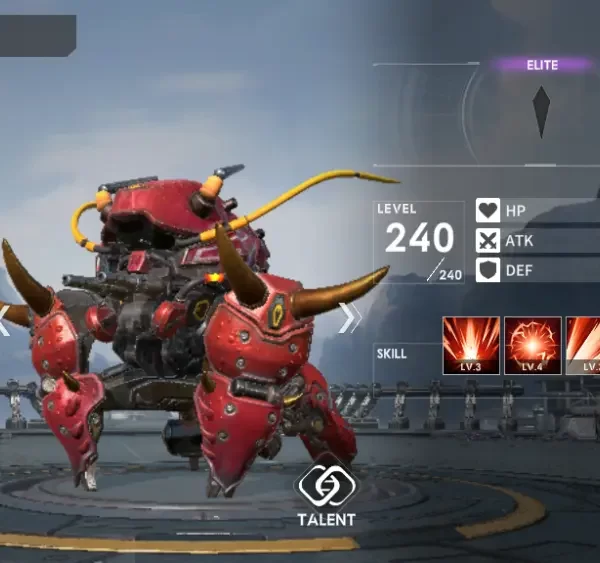
Task: Click the purple ELITE badge
Action: point(542,65)
